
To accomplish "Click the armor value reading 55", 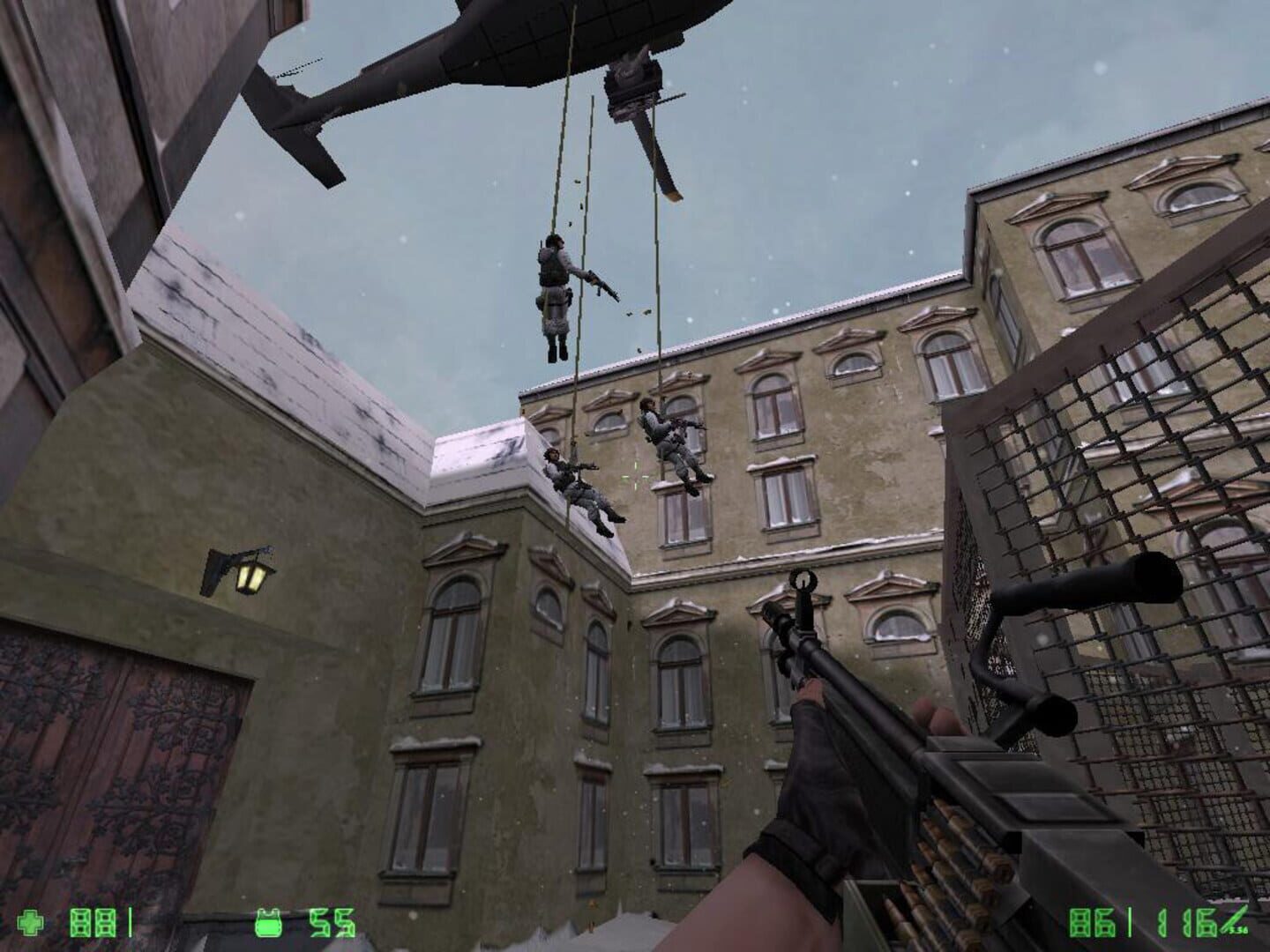I will tap(330, 922).
